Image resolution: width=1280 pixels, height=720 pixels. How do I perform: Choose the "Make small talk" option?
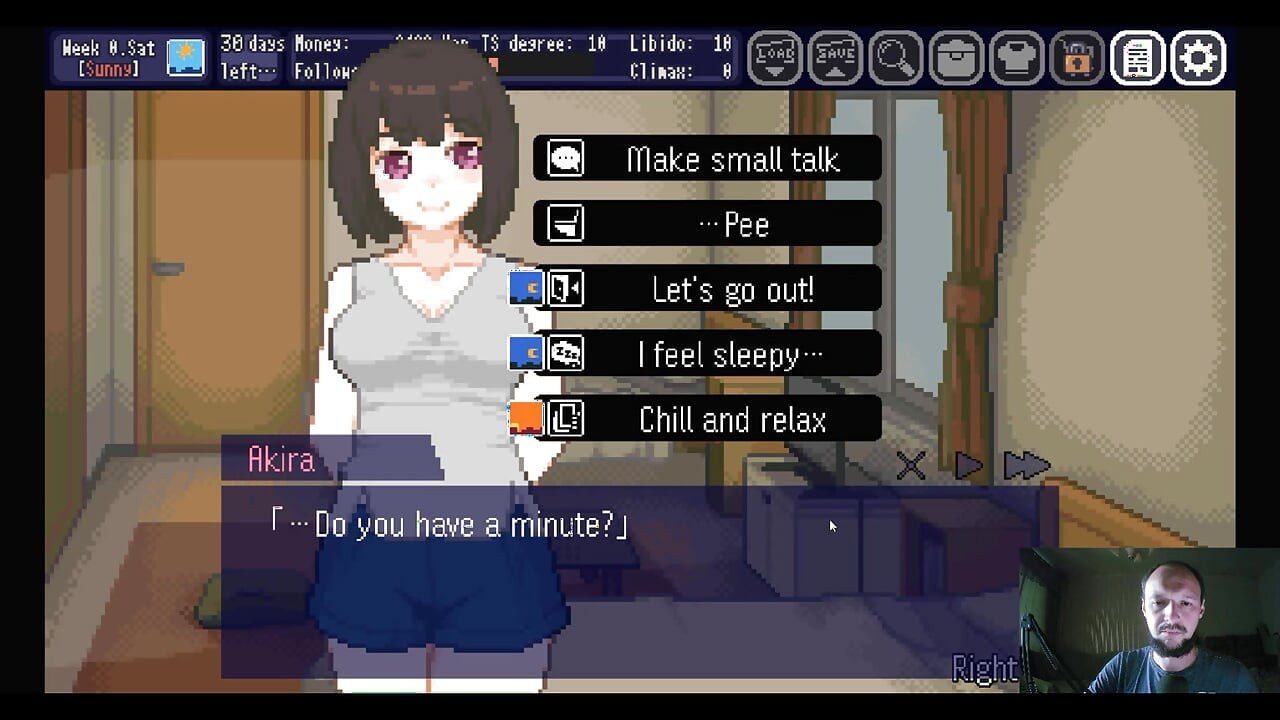[x=707, y=159]
